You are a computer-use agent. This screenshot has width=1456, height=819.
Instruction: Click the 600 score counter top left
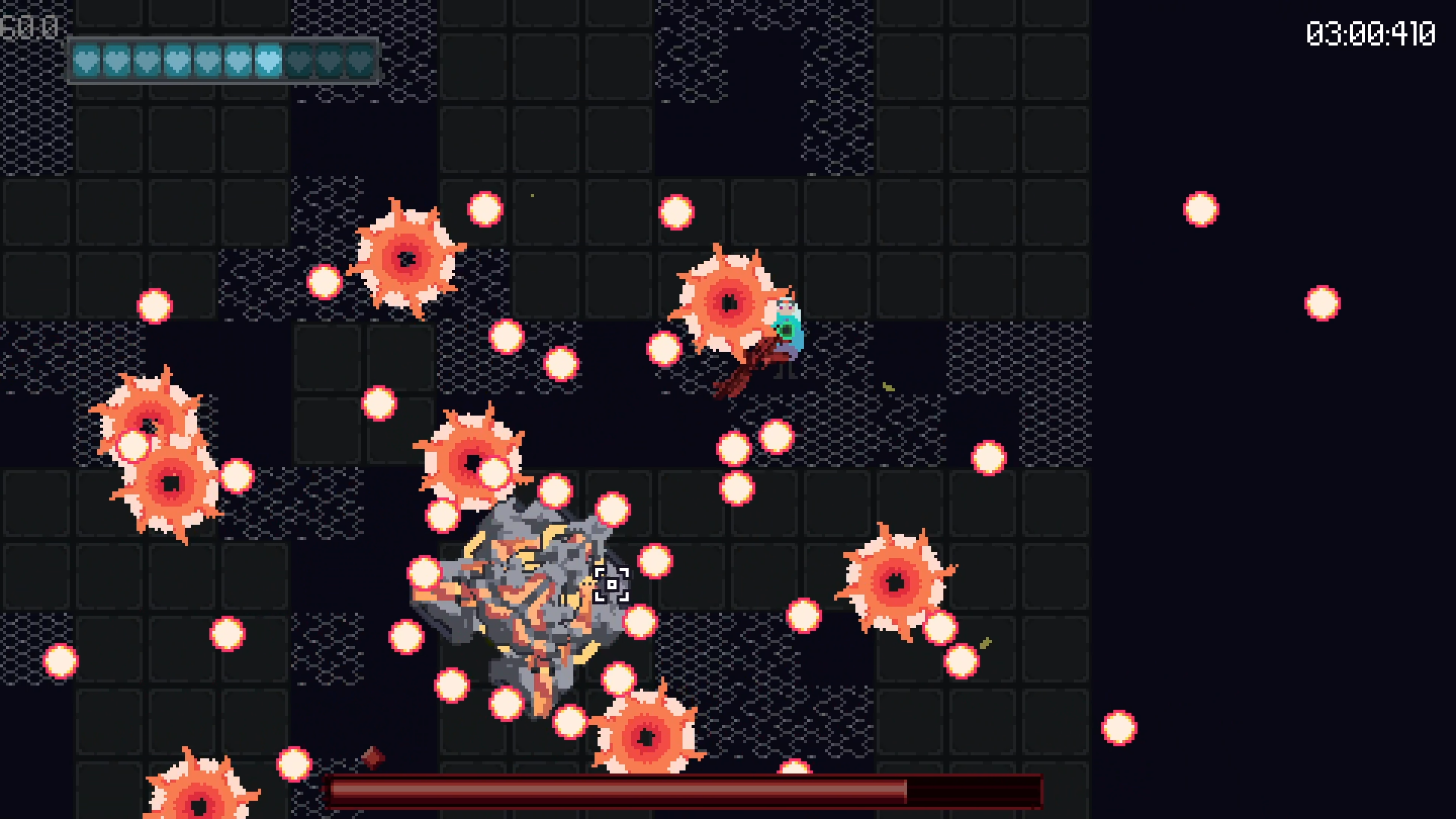point(30,27)
